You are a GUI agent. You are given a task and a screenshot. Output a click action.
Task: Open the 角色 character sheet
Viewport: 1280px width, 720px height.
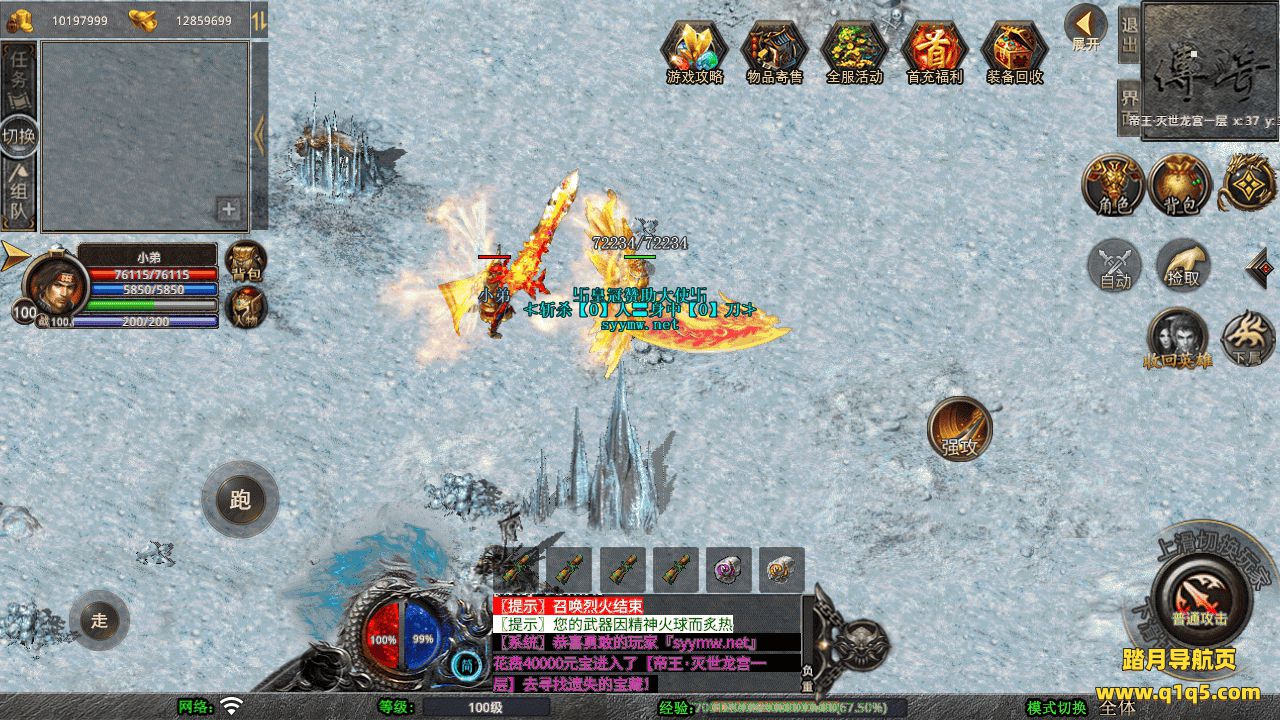pyautogui.click(x=1114, y=186)
